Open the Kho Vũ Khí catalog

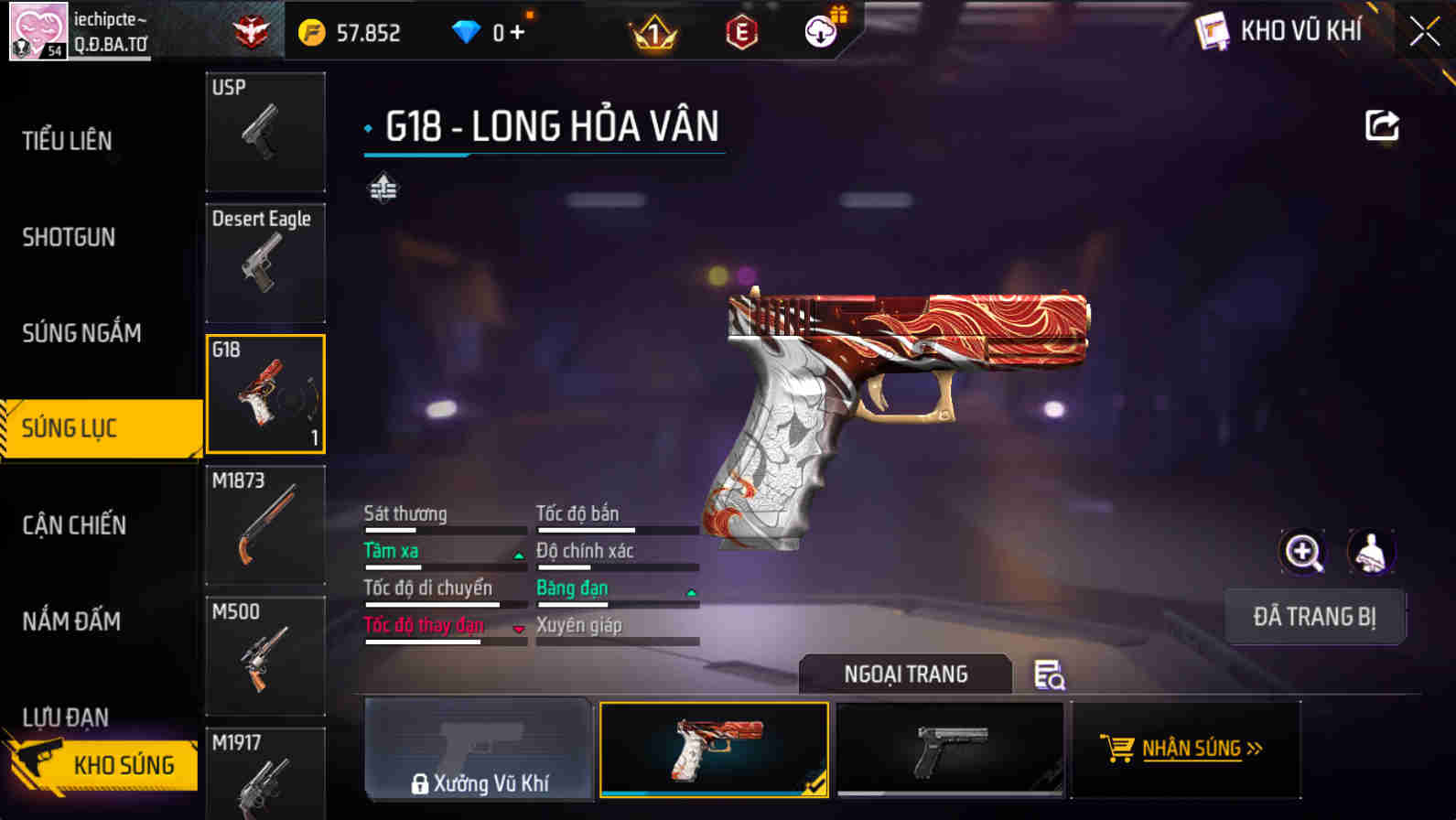tap(1279, 31)
